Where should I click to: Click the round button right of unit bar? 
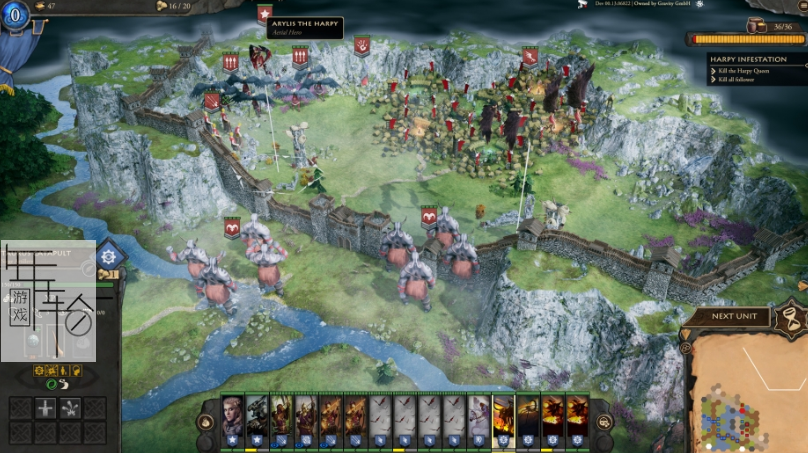click(604, 422)
